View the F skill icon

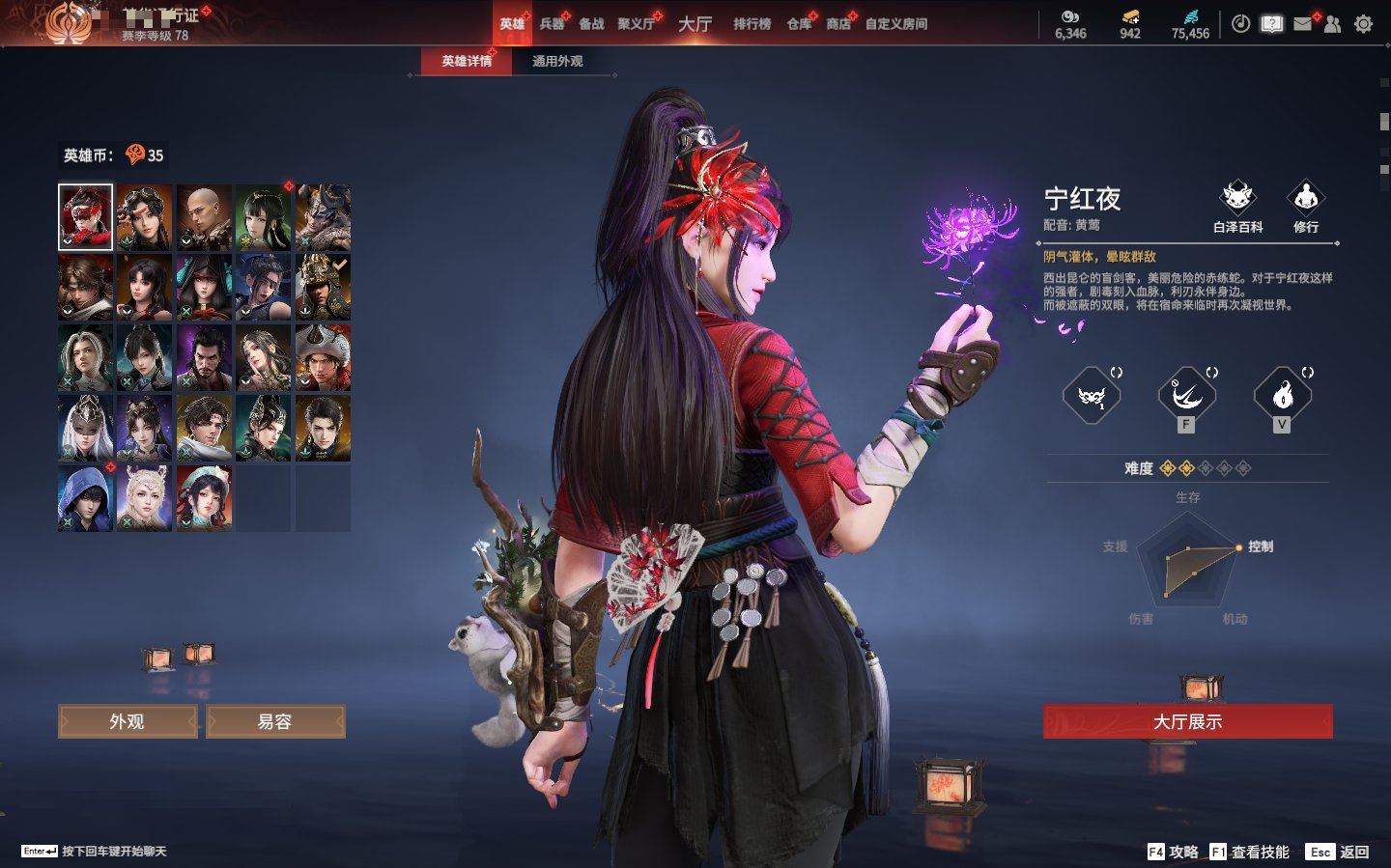point(1186,394)
